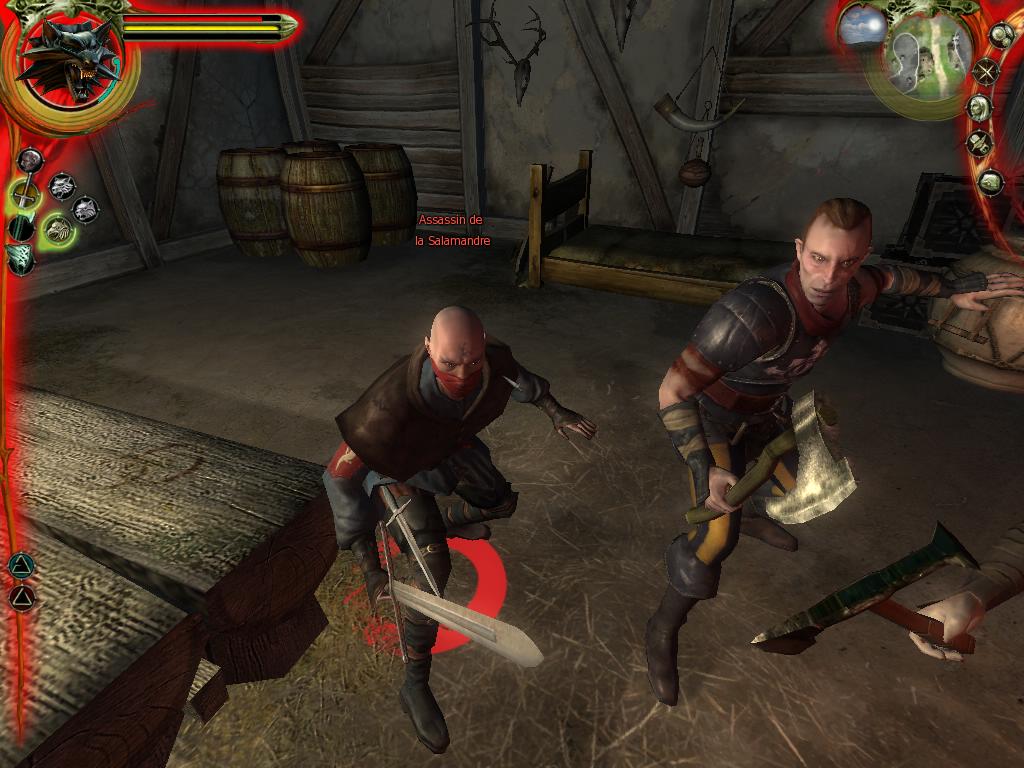Click the circular minimap
This screenshot has height=768, width=1024.
tap(917, 58)
